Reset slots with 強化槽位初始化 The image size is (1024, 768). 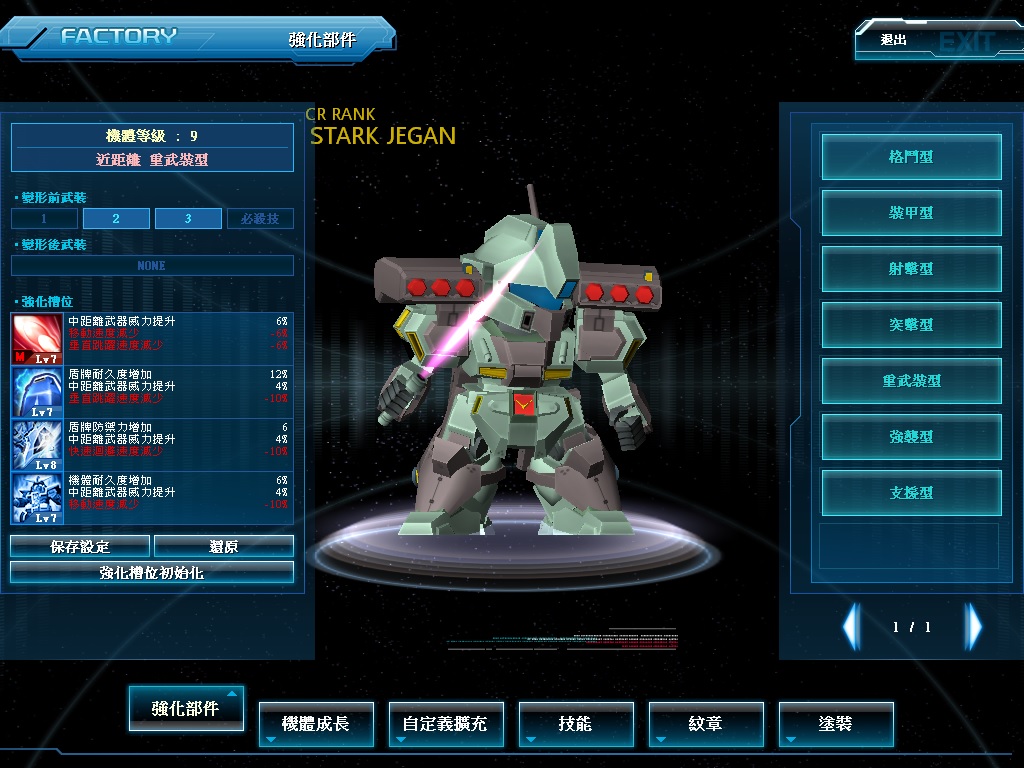click(152, 573)
